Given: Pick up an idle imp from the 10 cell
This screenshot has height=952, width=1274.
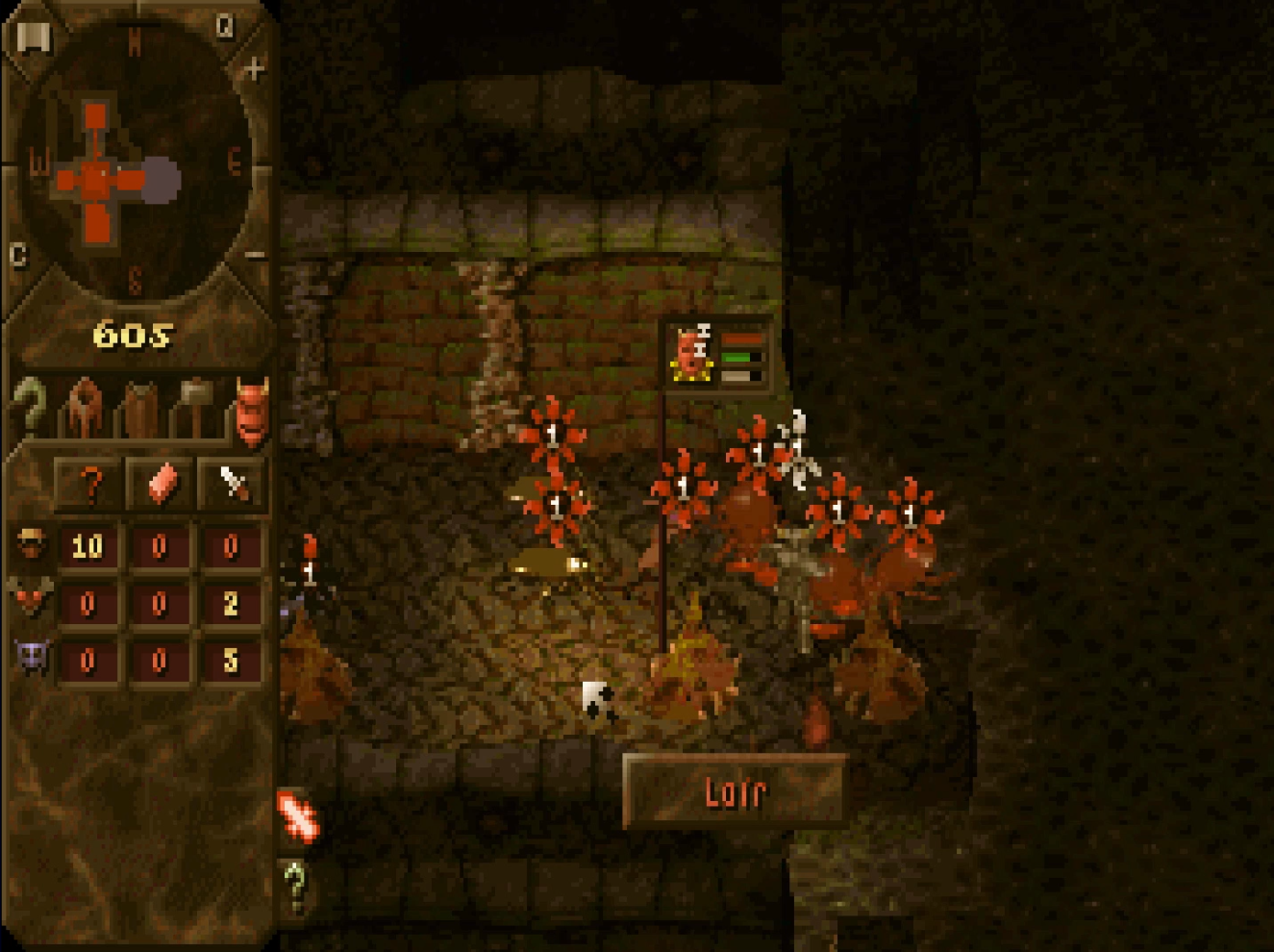Looking at the screenshot, I should (88, 547).
